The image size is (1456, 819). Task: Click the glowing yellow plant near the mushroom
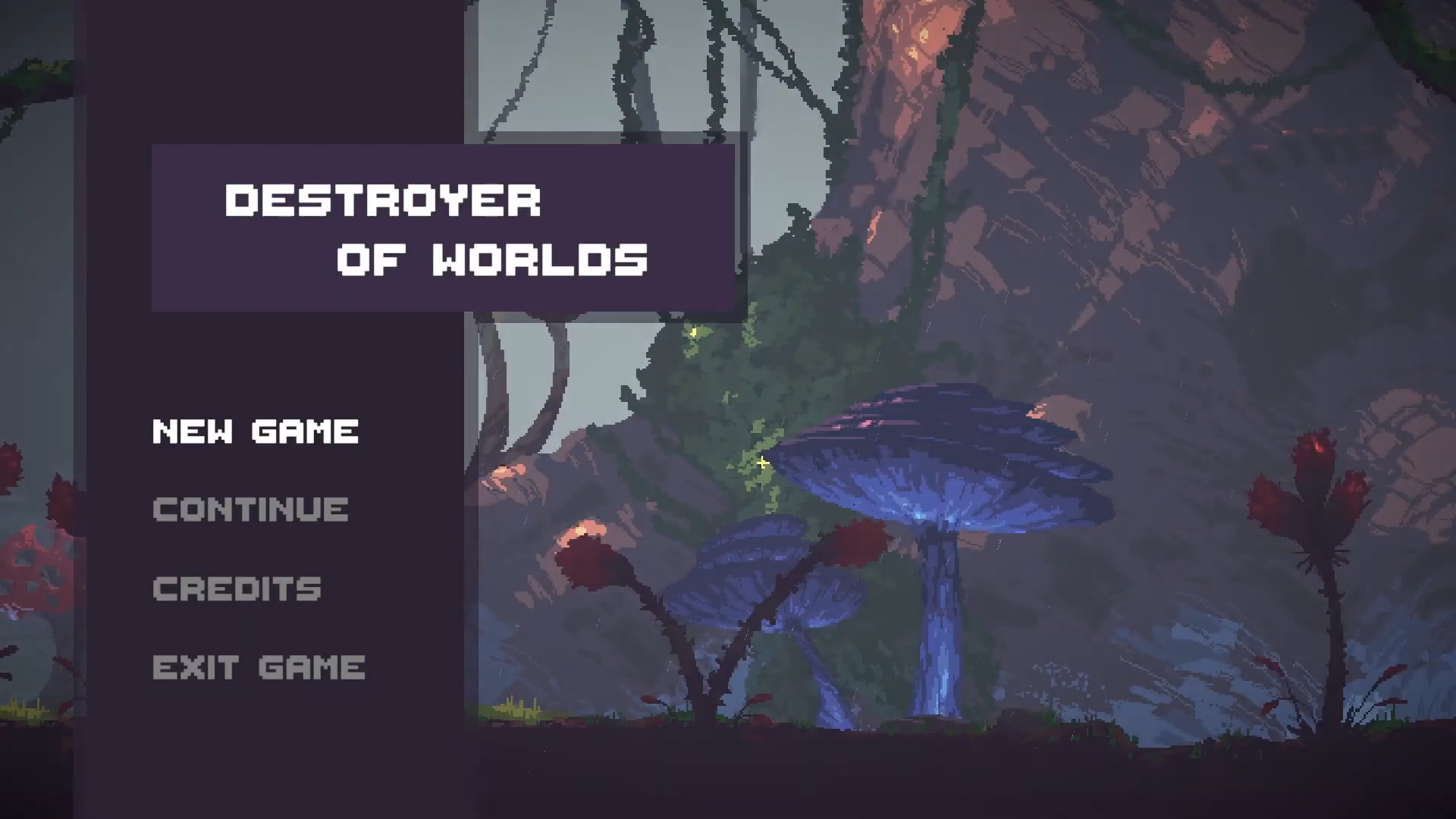762,463
